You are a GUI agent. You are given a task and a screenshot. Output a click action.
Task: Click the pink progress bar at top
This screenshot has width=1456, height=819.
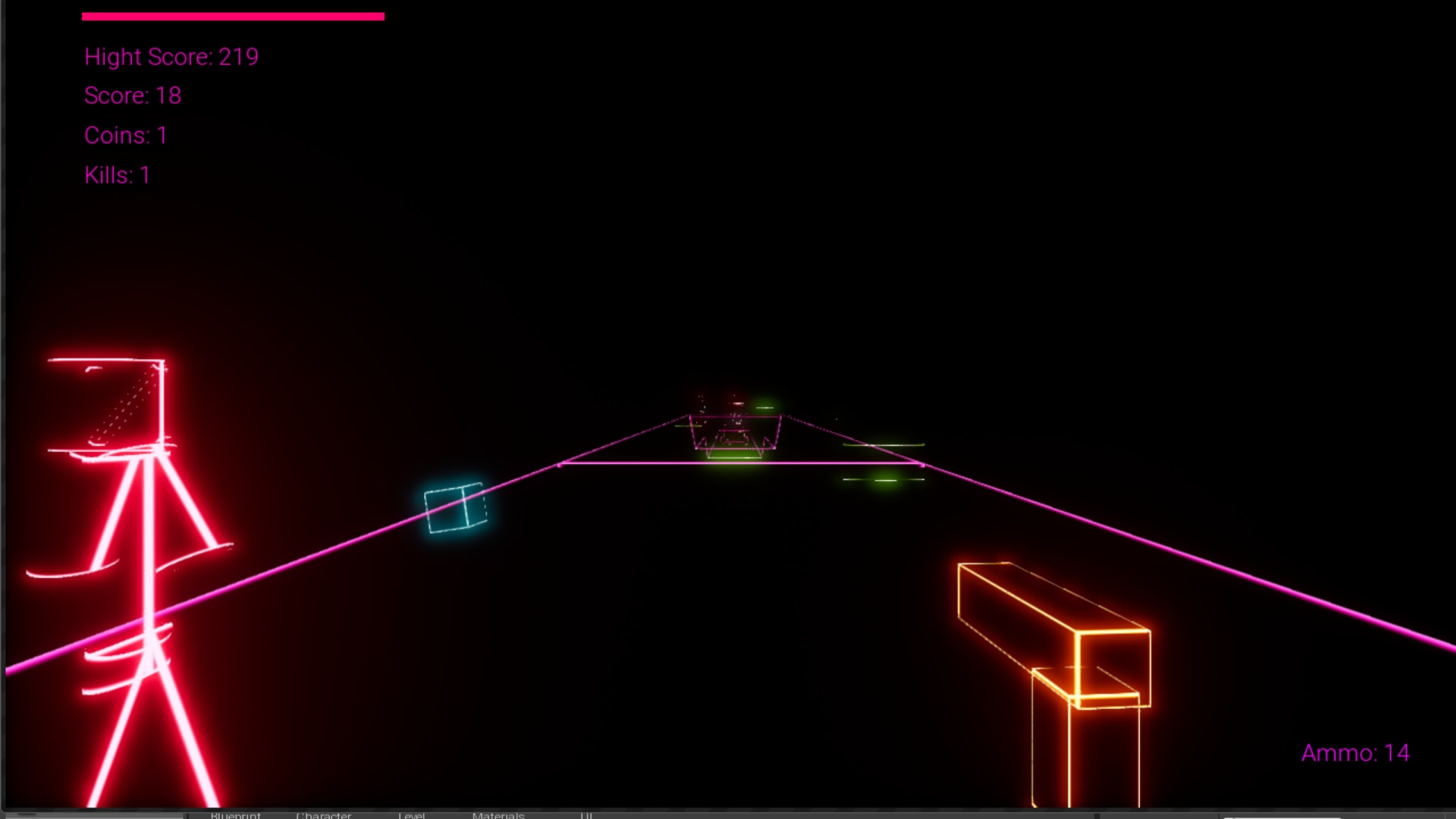(x=233, y=15)
